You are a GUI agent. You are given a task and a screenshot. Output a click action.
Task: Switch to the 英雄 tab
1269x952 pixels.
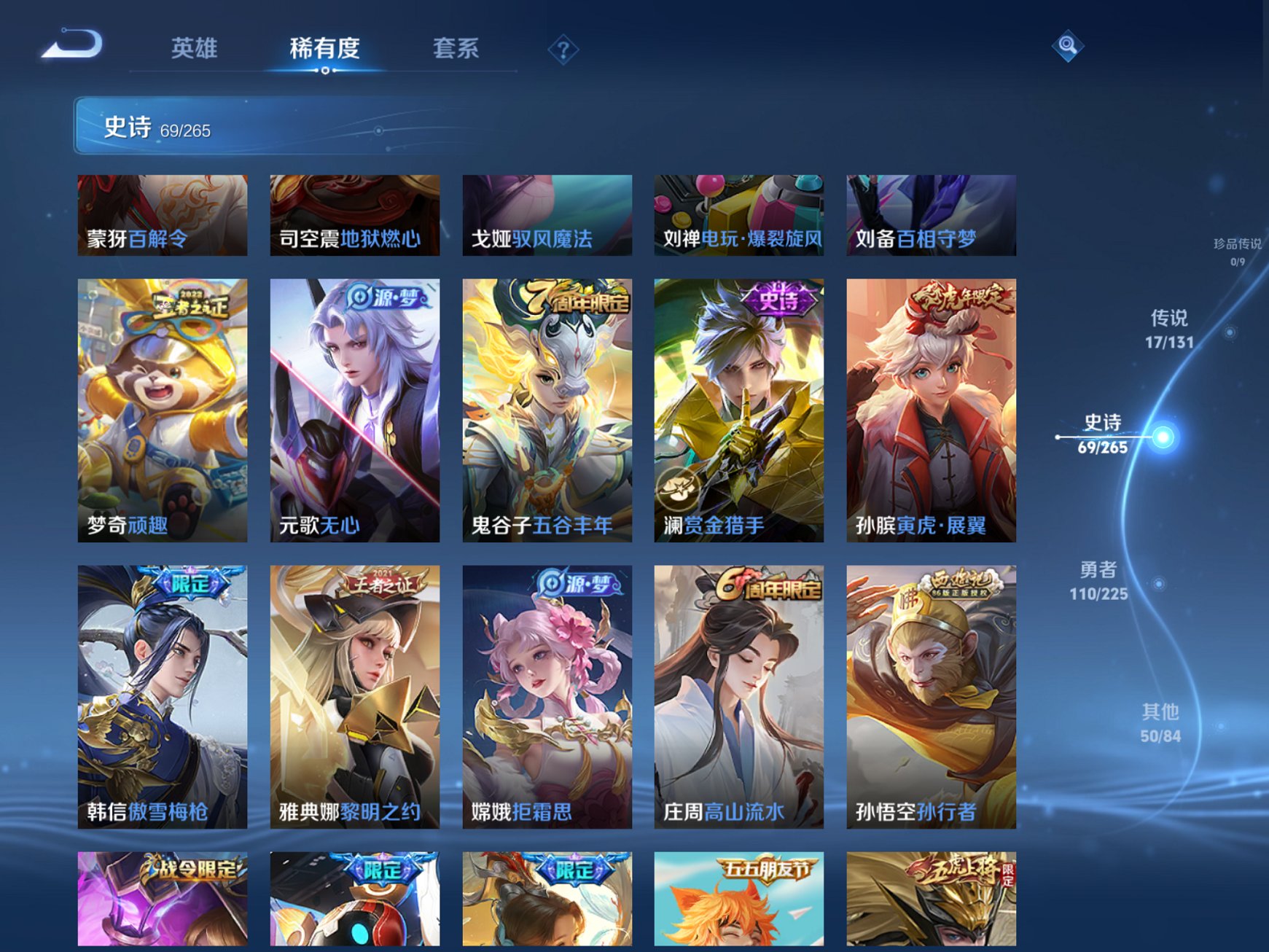(x=194, y=47)
